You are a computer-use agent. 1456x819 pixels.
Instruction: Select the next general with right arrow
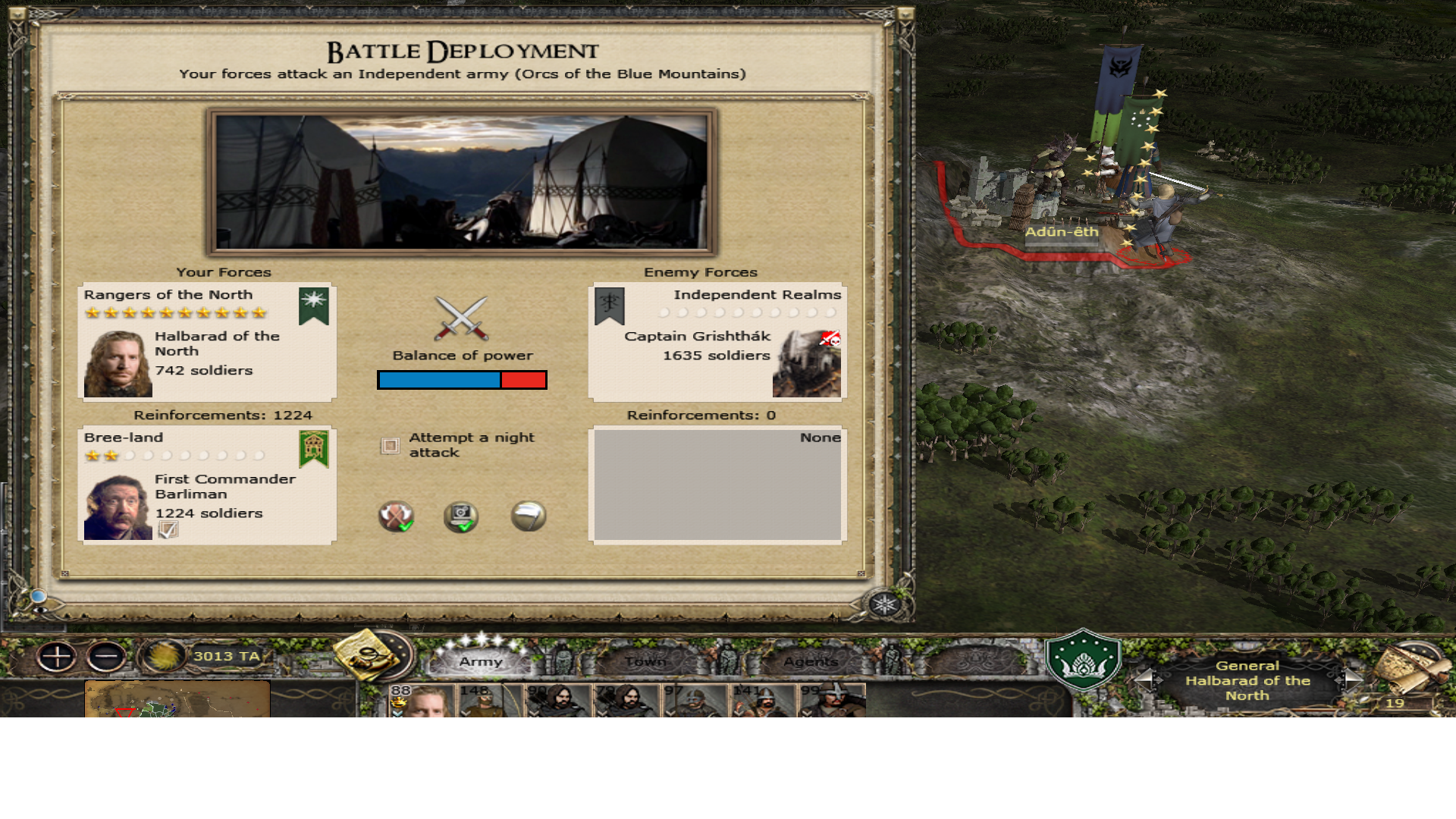(1353, 678)
